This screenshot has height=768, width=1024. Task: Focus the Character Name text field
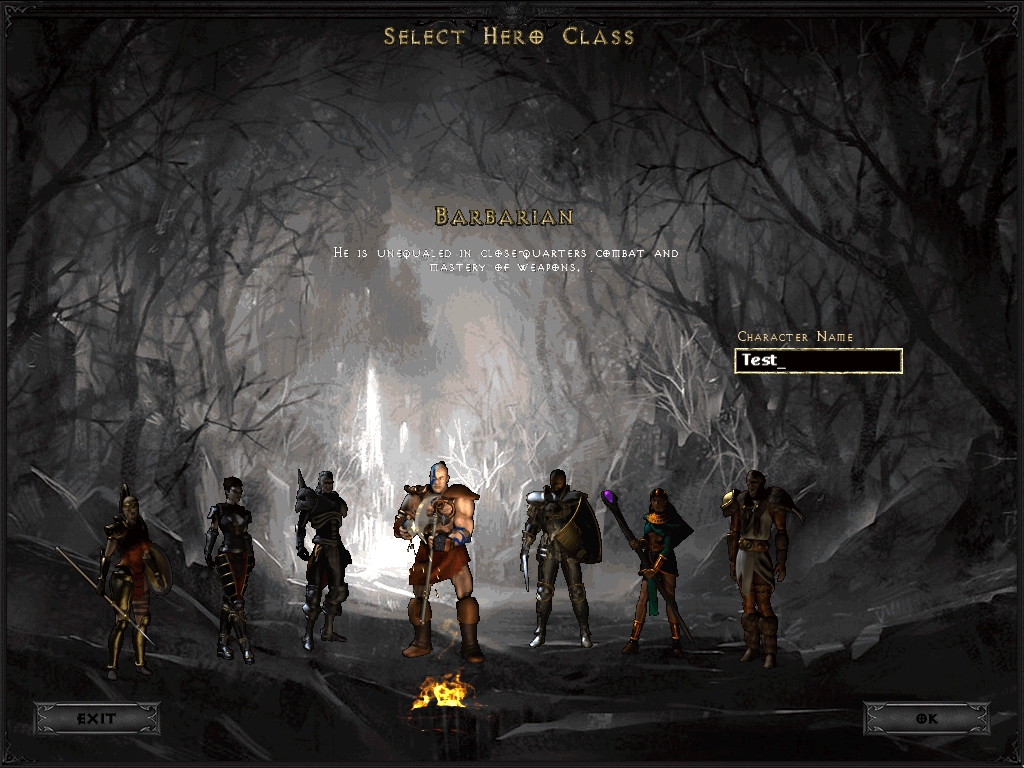click(x=818, y=361)
